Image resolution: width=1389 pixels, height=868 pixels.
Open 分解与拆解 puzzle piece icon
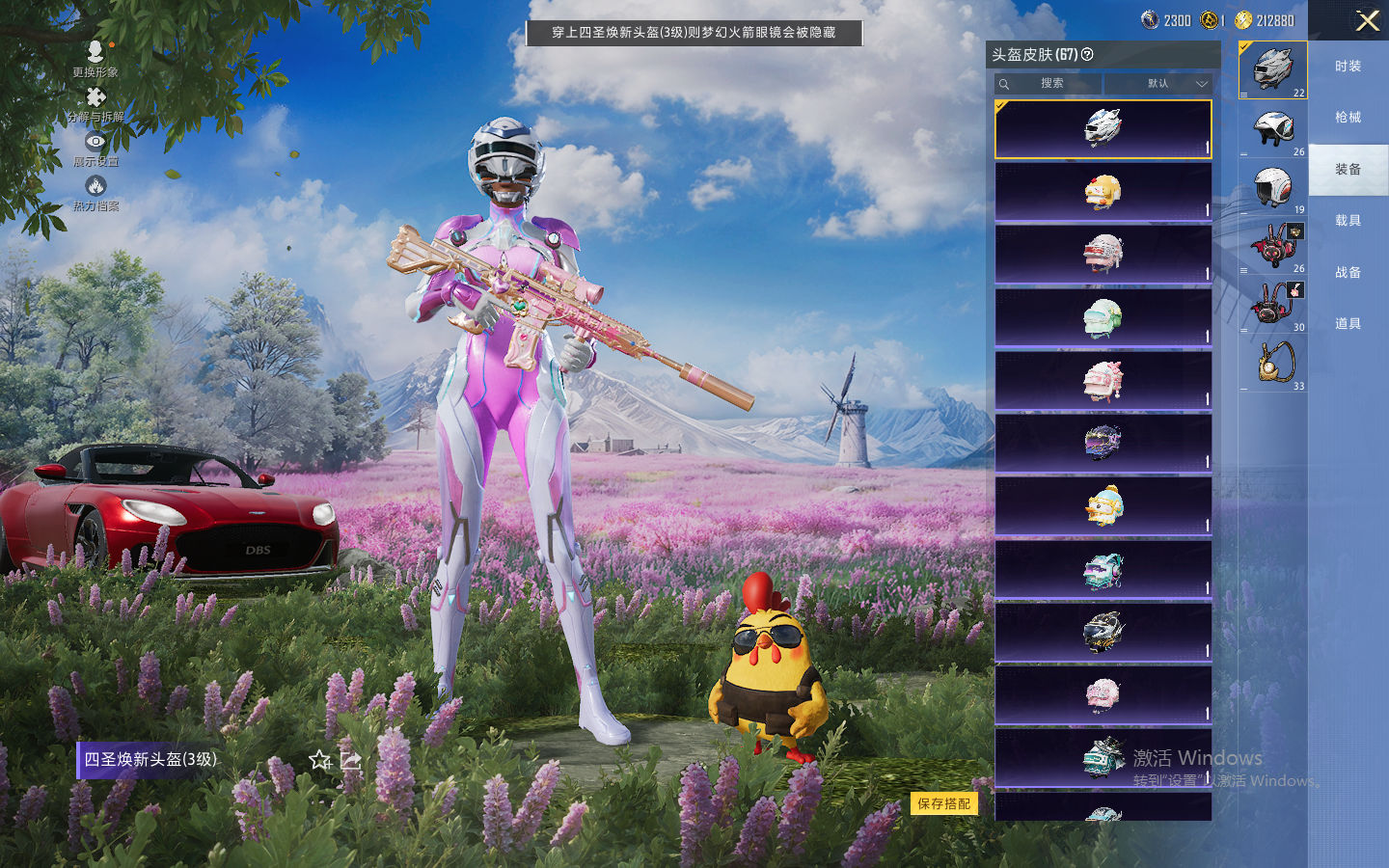click(95, 104)
